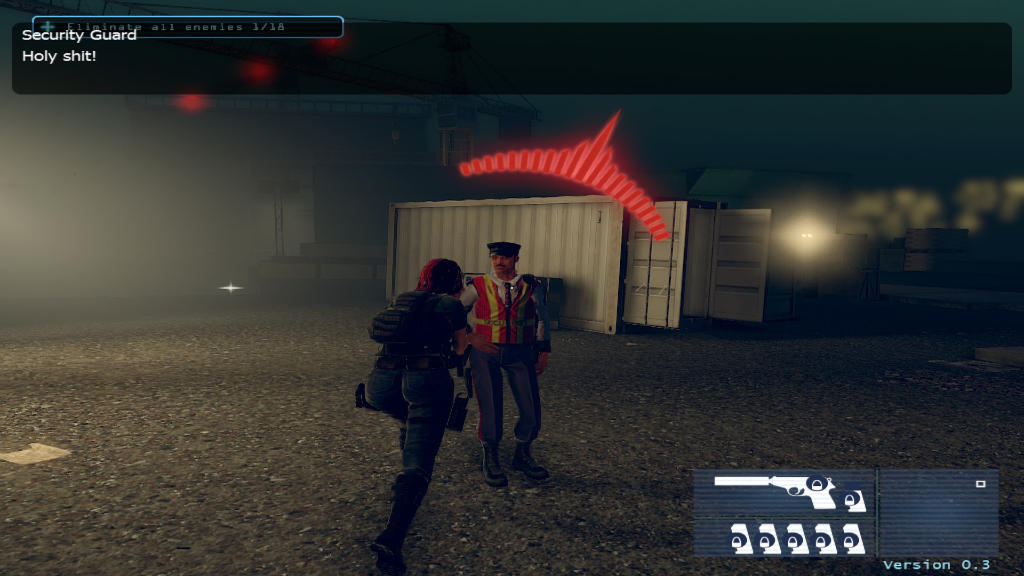The height and width of the screenshot is (576, 1024).
Task: Expand the objective's plus icon
Action: click(x=49, y=26)
